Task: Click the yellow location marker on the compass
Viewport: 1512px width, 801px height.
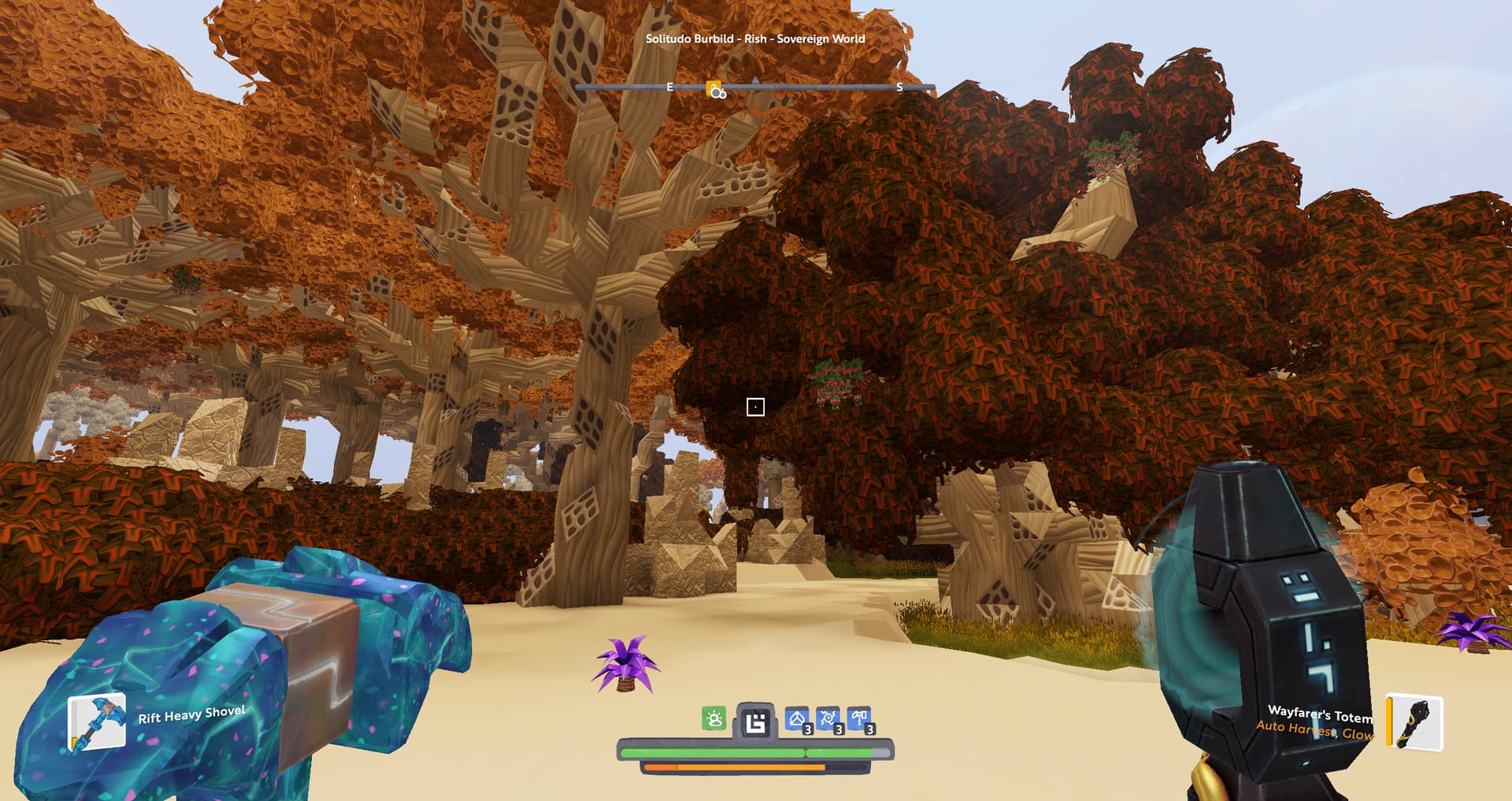Action: 714,89
